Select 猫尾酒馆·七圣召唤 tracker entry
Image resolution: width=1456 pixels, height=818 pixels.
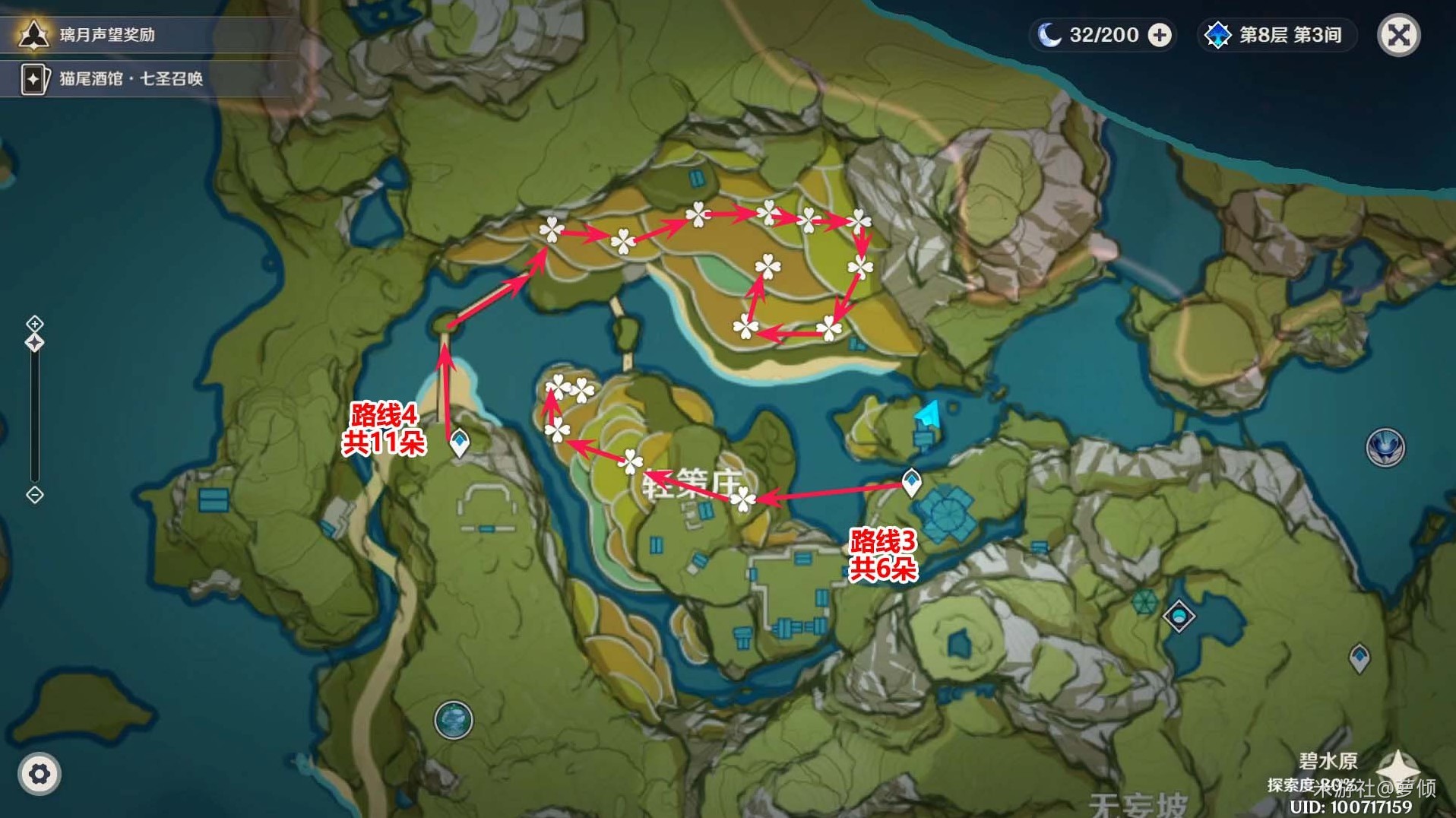point(129,78)
